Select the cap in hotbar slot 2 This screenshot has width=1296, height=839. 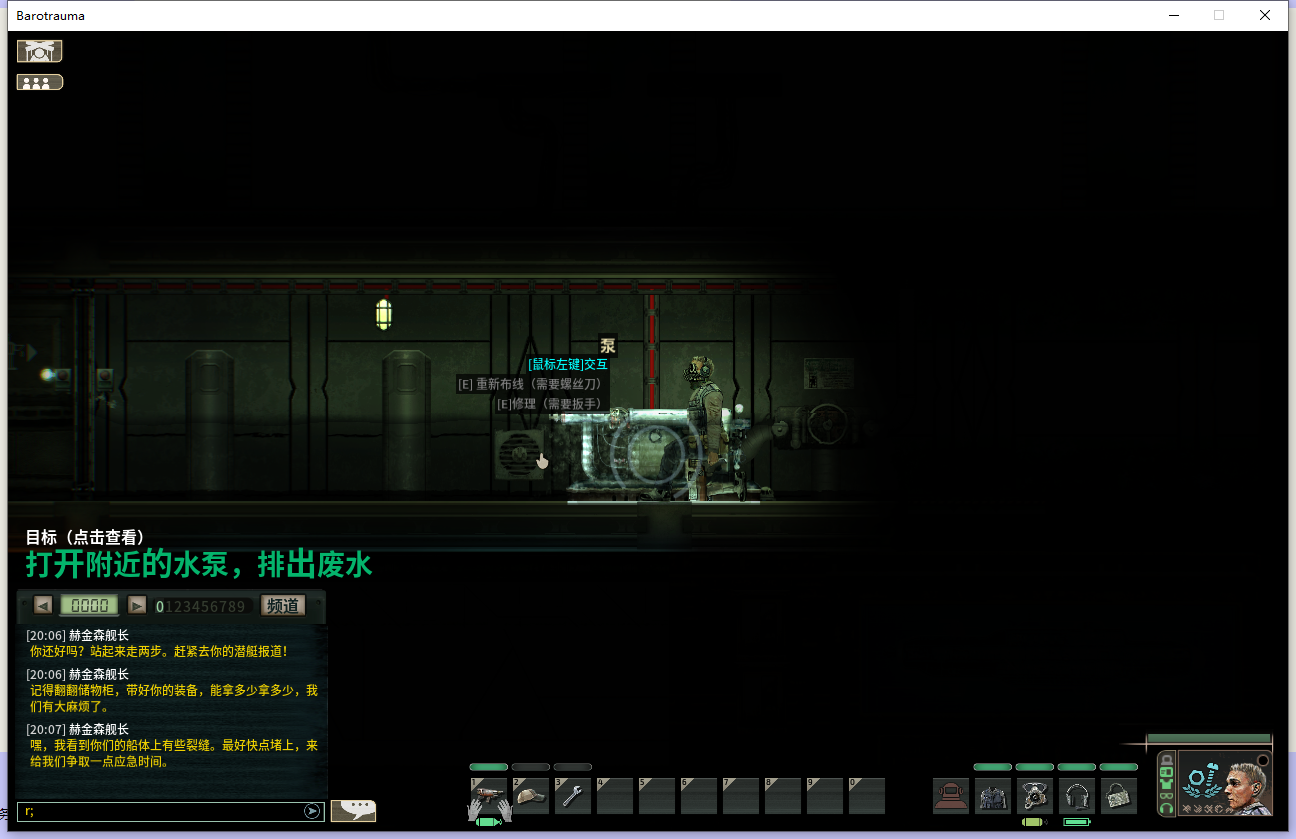click(531, 796)
